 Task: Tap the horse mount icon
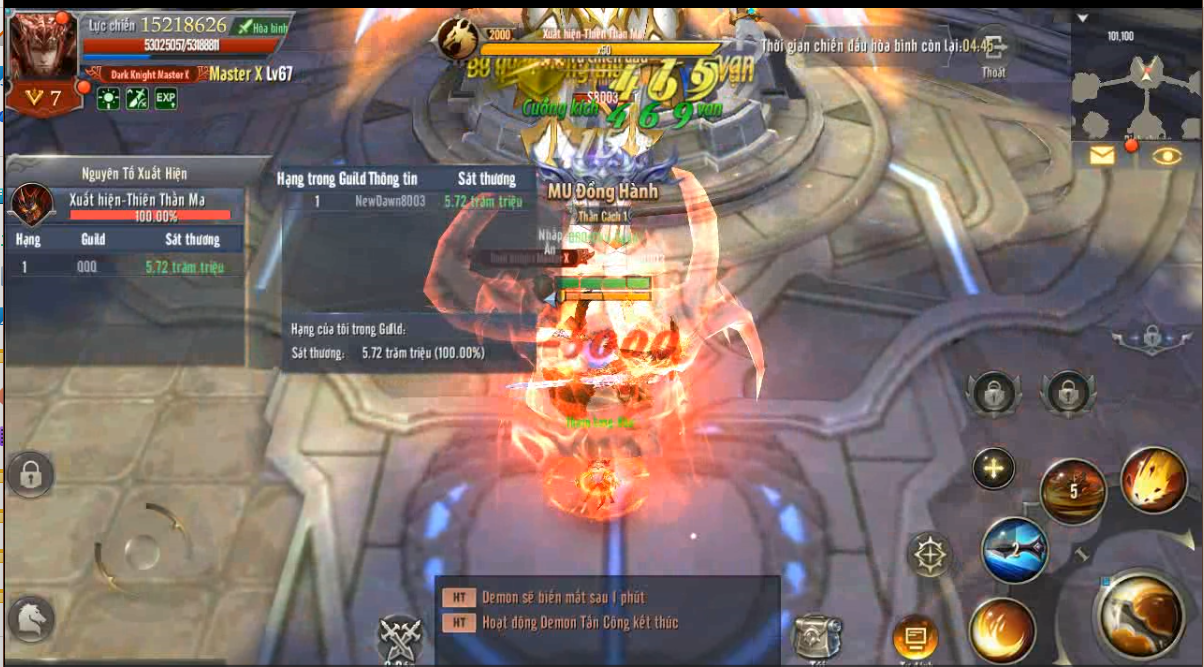pyautogui.click(x=31, y=619)
